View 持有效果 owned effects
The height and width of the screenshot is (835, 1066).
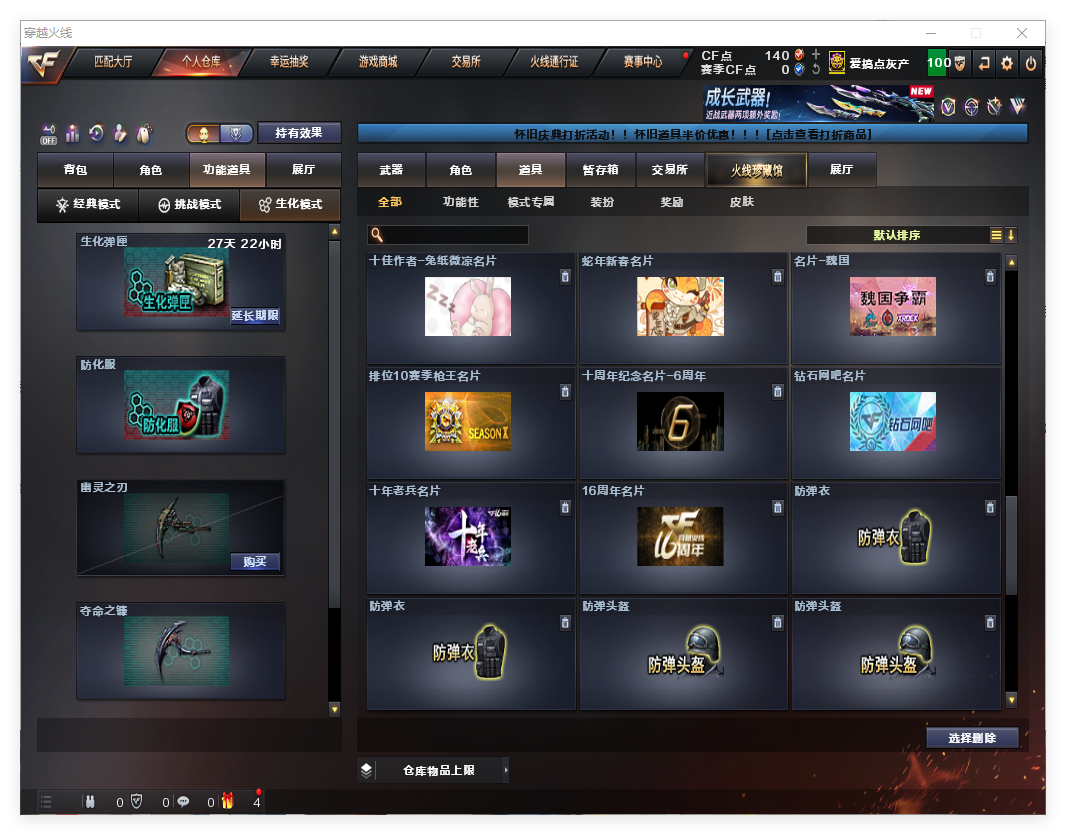[299, 133]
